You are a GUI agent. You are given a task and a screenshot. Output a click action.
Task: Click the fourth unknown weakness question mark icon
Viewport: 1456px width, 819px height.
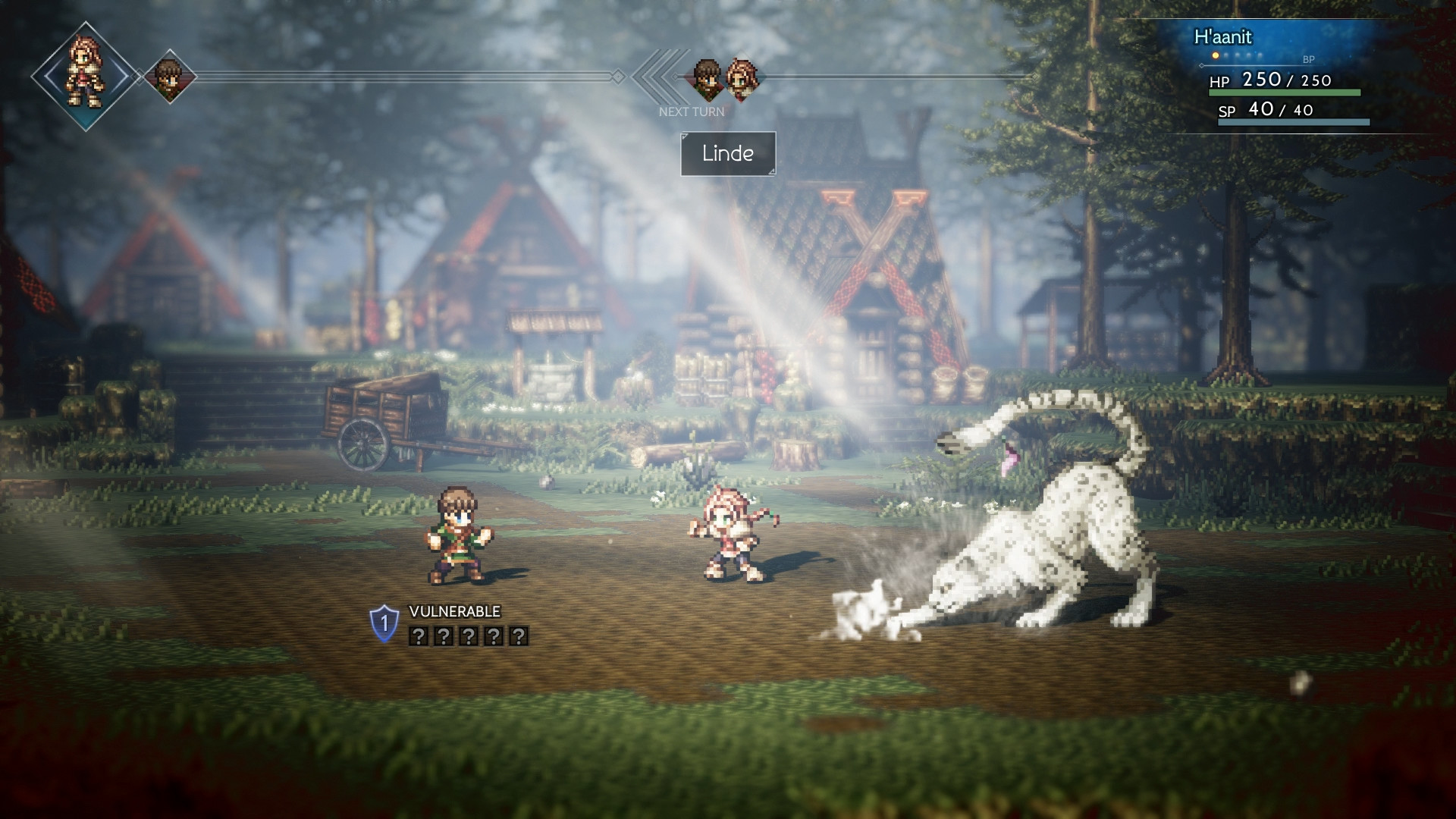click(x=494, y=636)
